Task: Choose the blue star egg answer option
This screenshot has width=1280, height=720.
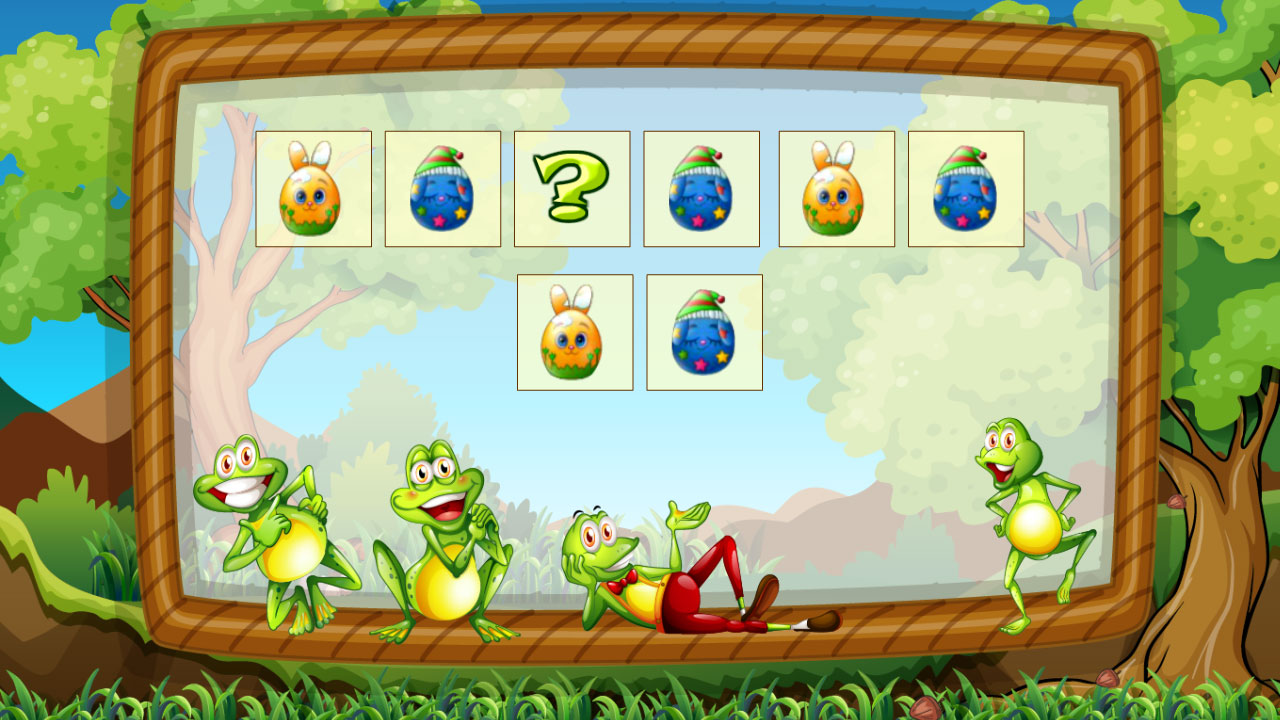Action: point(704,332)
